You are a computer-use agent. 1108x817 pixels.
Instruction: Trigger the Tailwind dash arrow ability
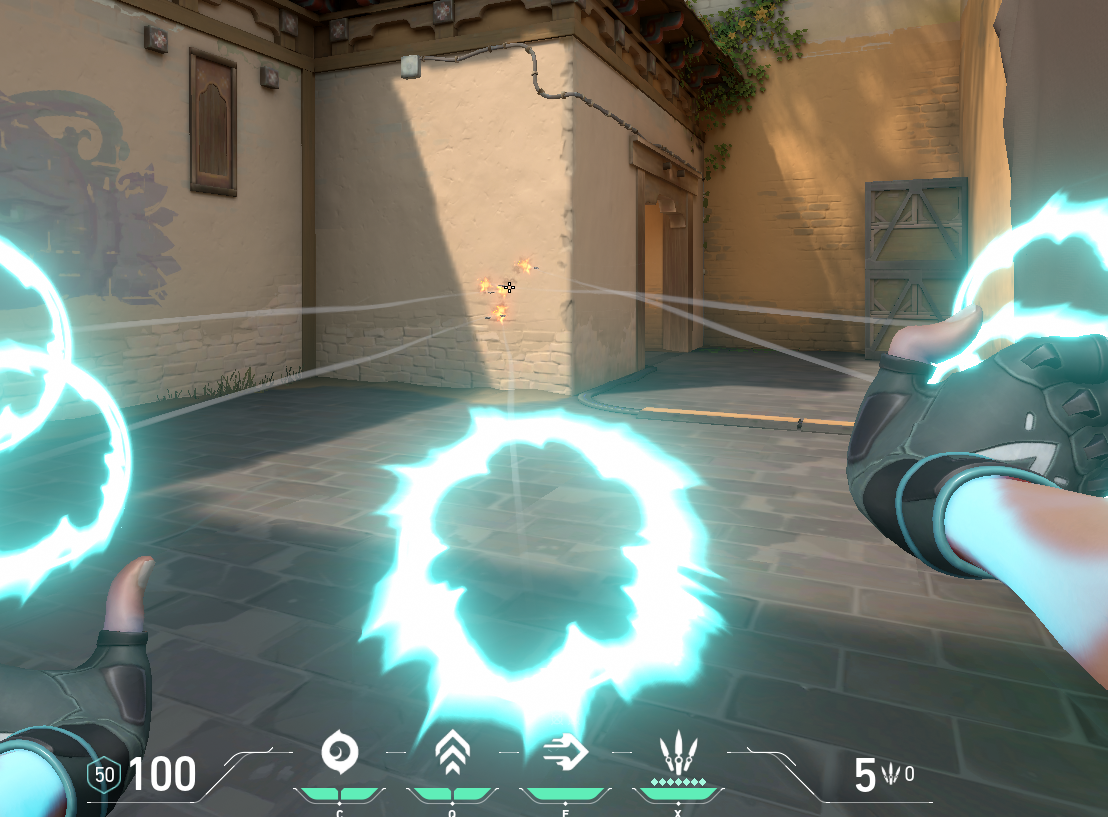point(565,752)
